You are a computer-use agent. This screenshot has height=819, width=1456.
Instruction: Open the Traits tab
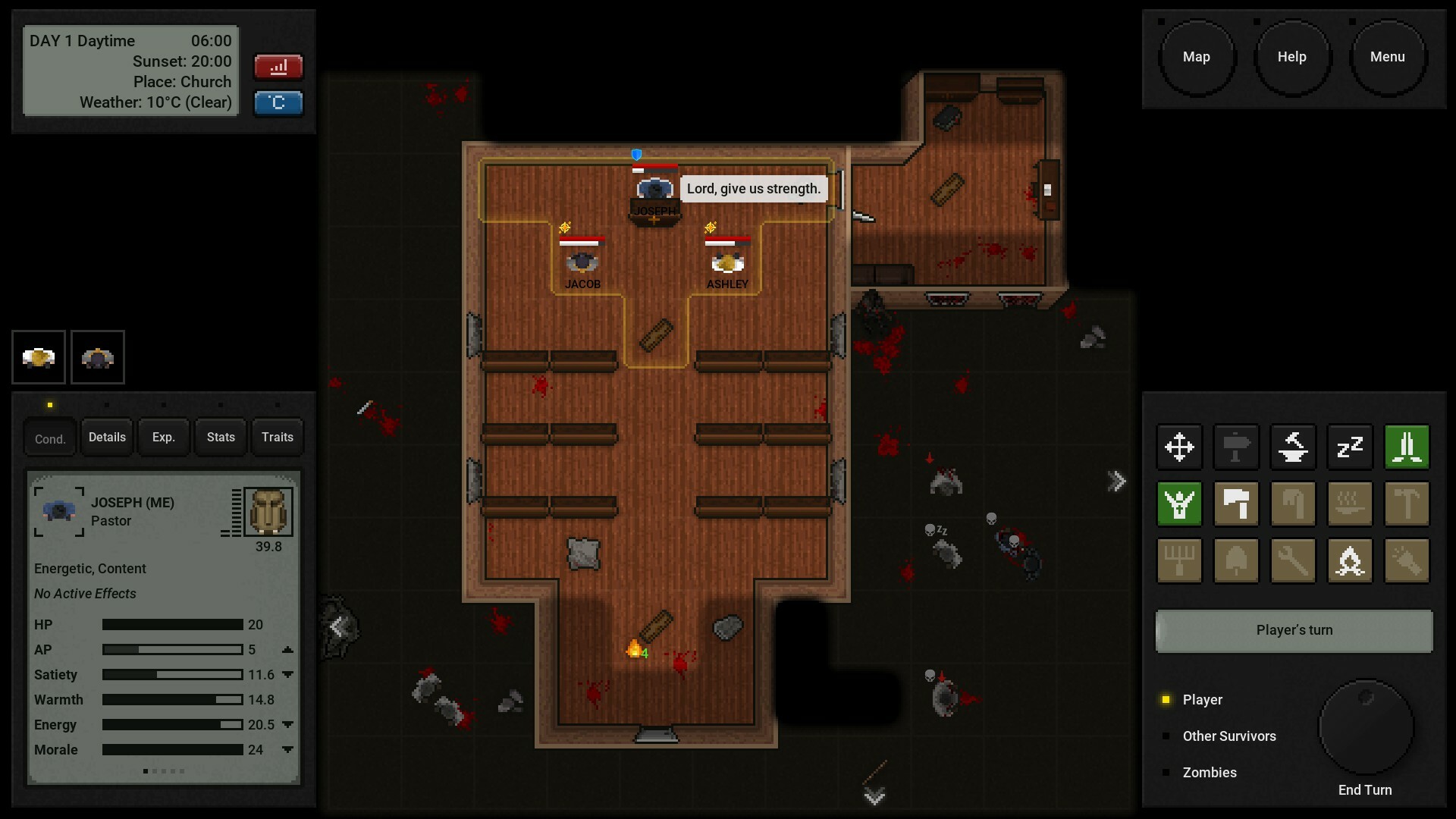[x=277, y=437]
